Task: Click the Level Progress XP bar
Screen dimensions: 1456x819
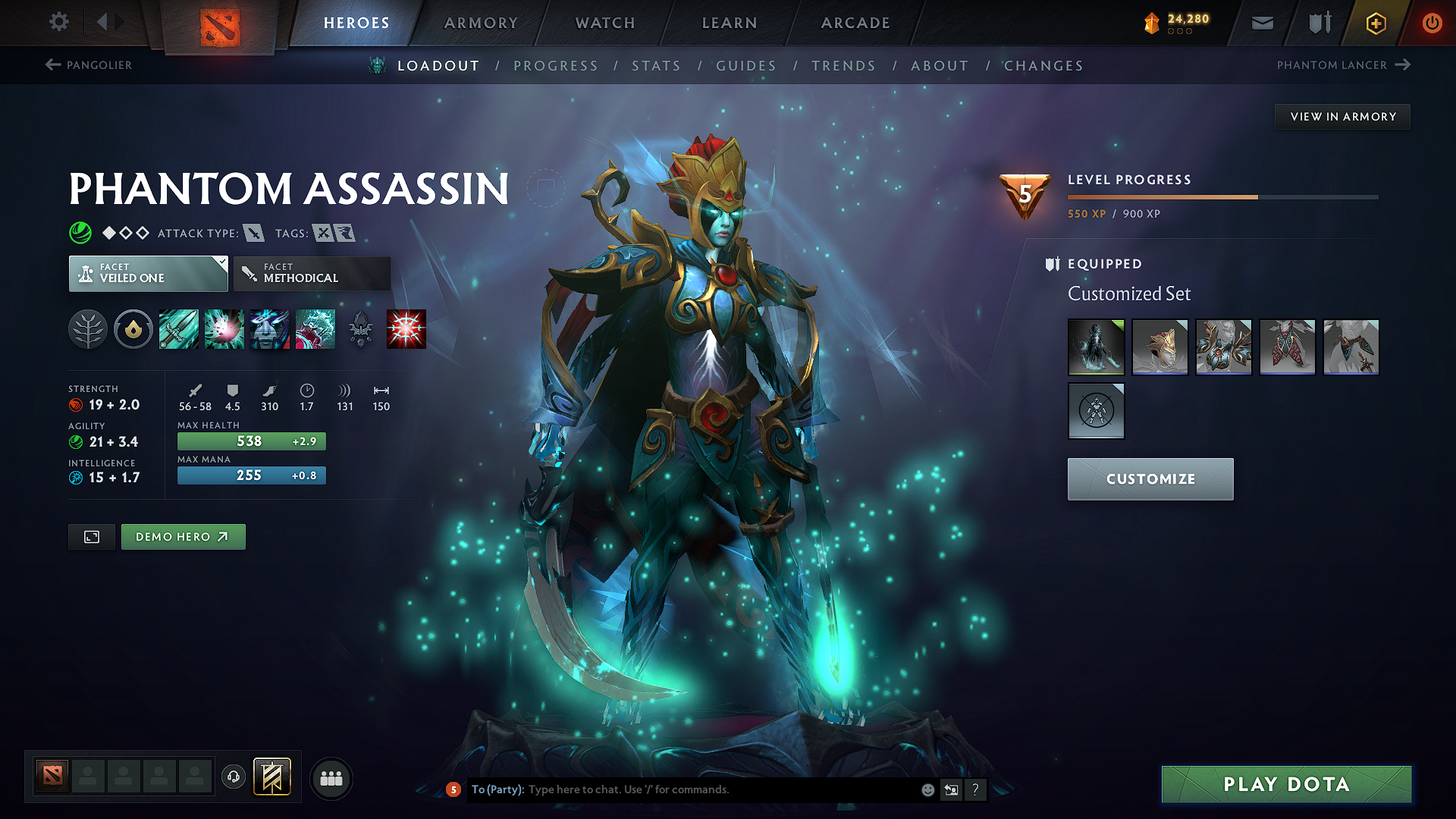Action: [1222, 196]
